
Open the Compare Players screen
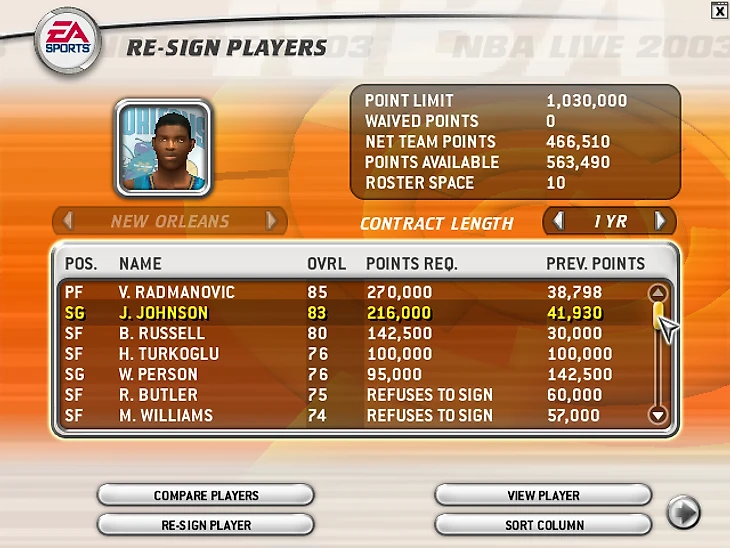pos(206,495)
